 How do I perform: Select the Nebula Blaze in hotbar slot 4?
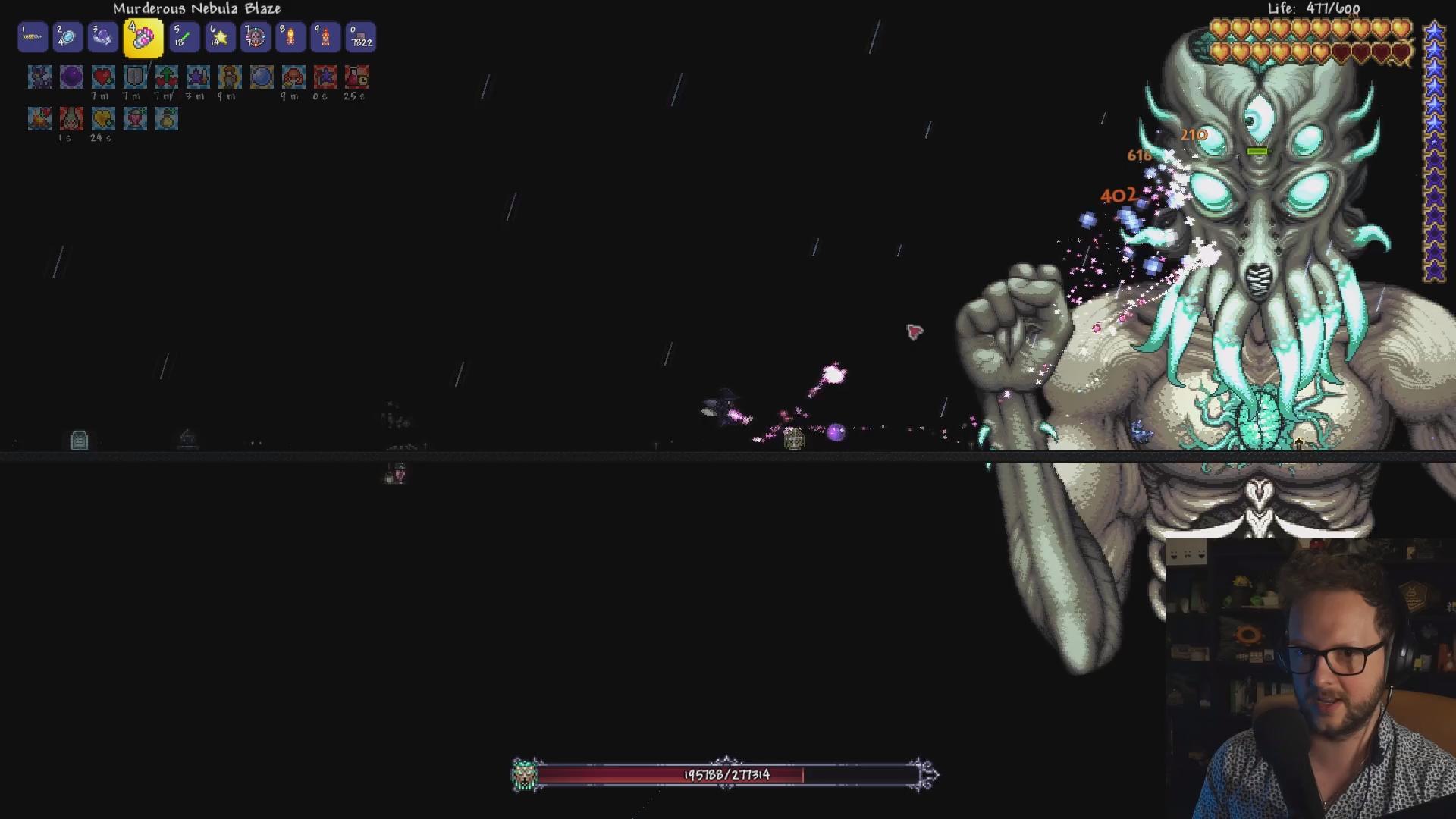click(x=143, y=38)
